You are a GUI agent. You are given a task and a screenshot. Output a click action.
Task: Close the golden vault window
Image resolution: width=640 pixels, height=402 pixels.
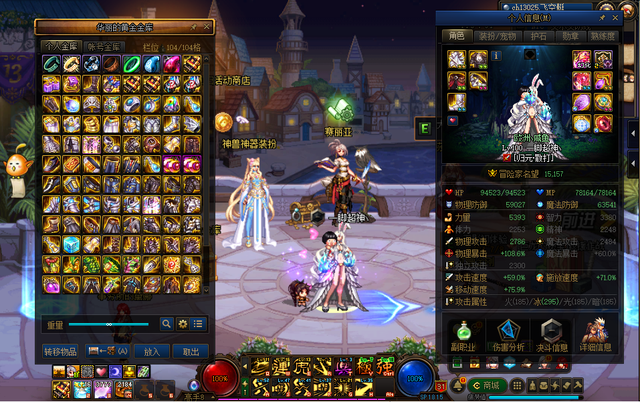coord(207,27)
